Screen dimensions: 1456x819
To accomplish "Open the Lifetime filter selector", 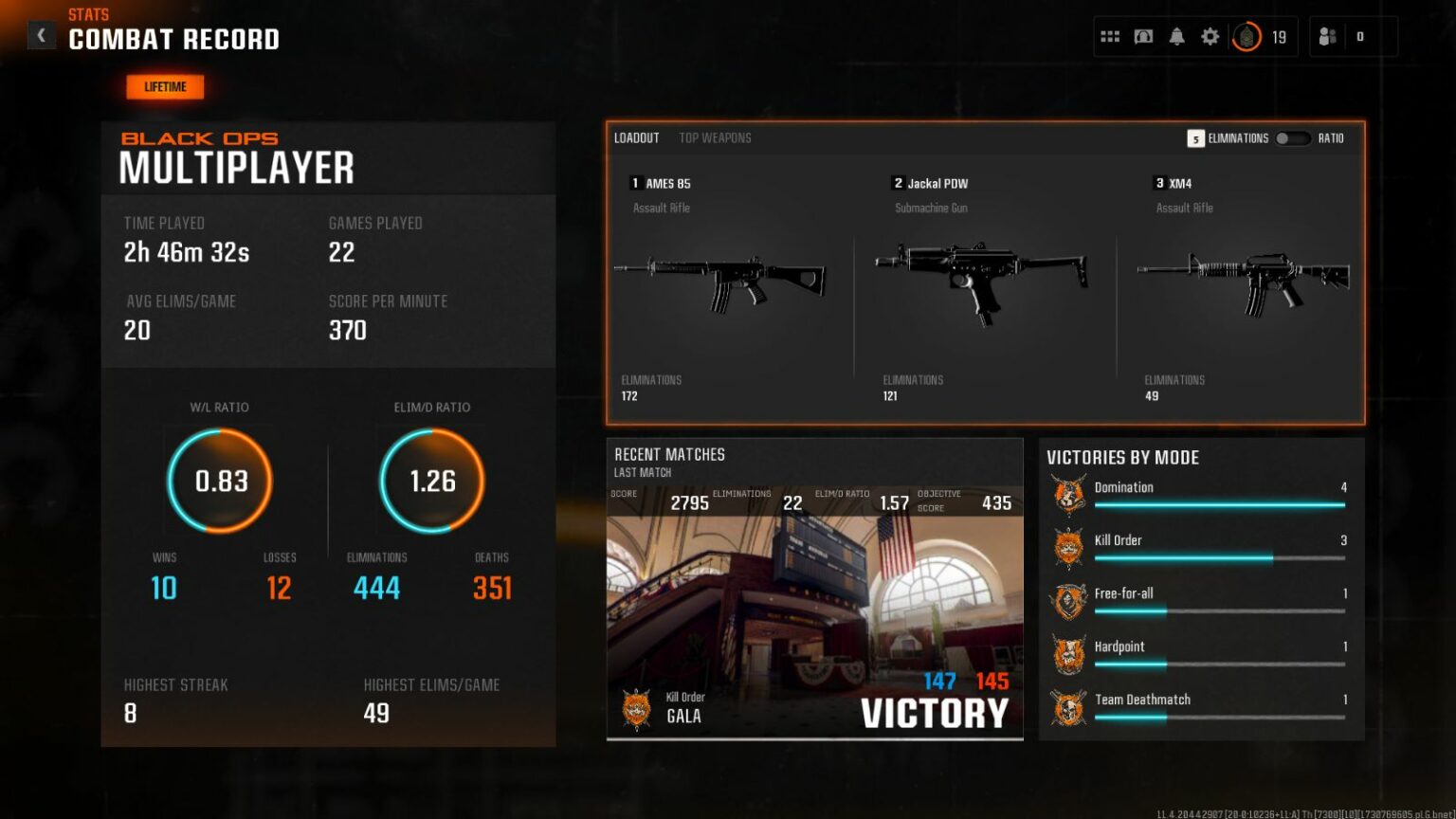I will [x=164, y=86].
